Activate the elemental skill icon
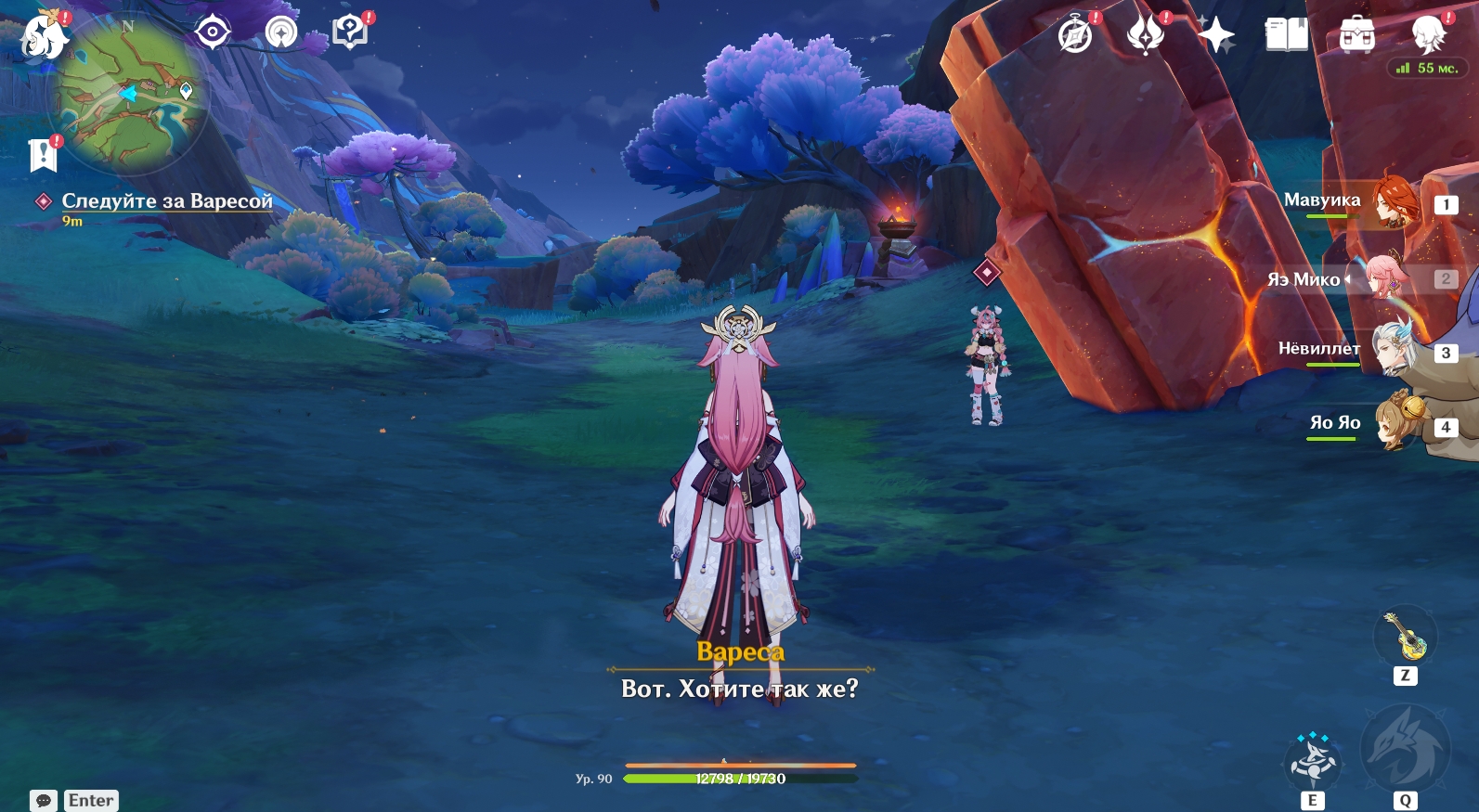This screenshot has width=1479, height=812. [x=1312, y=762]
